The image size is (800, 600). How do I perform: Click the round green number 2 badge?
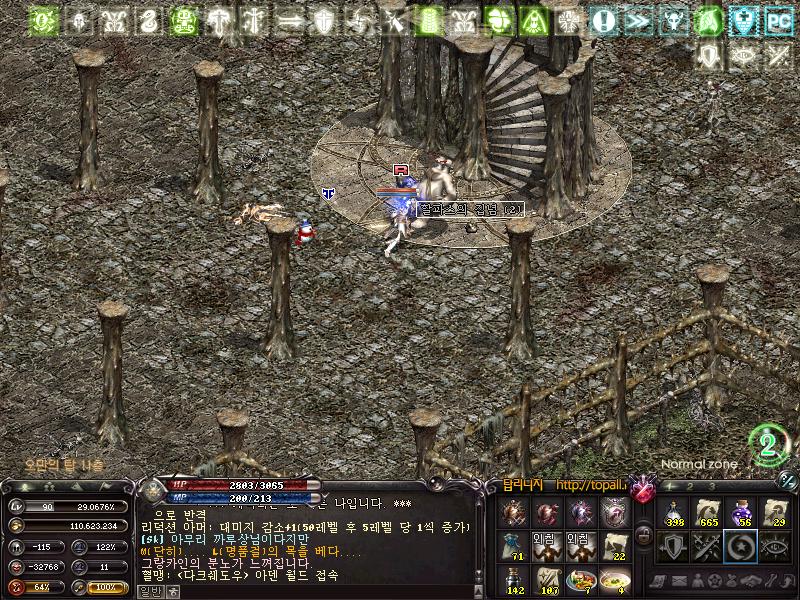pyautogui.click(x=769, y=445)
